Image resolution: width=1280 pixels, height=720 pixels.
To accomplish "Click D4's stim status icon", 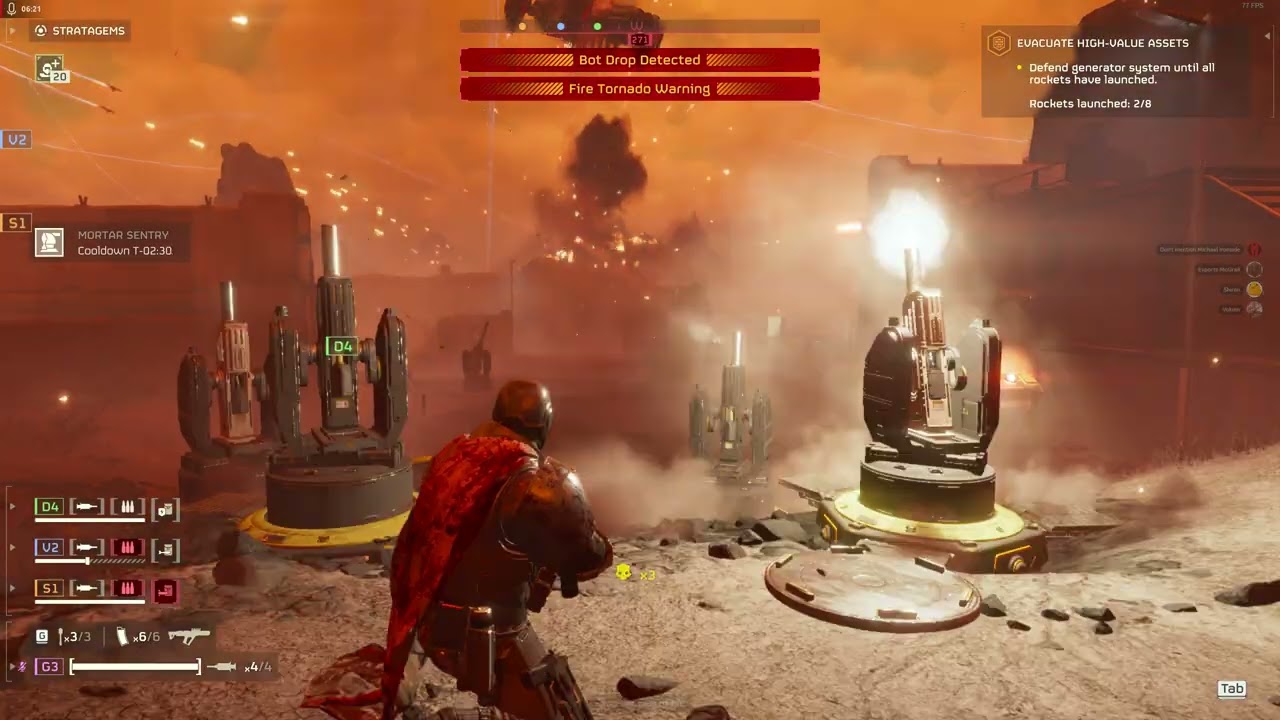I will 88,508.
